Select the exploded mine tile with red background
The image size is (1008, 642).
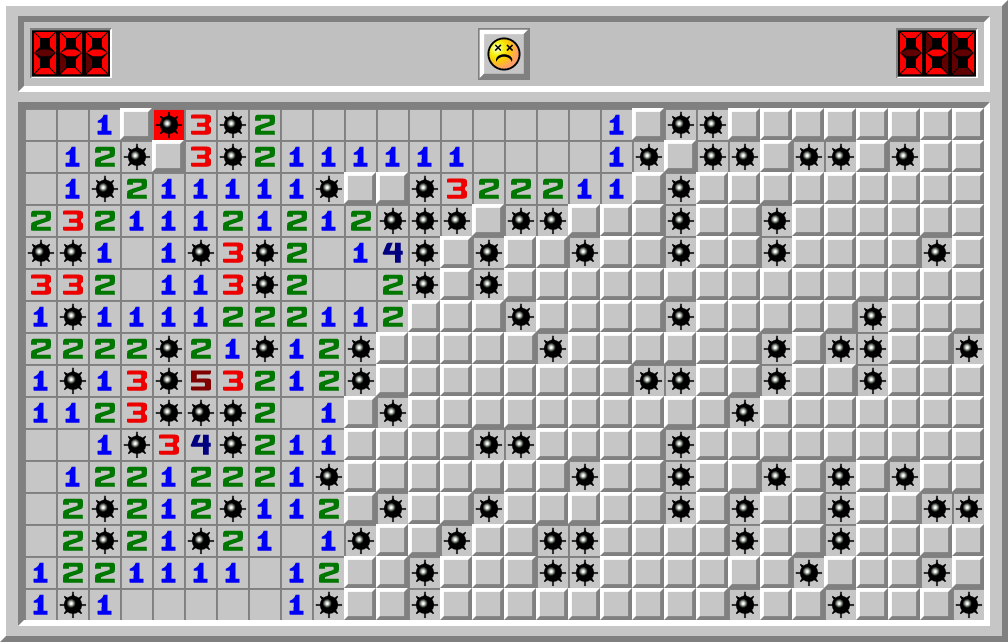click(169, 124)
